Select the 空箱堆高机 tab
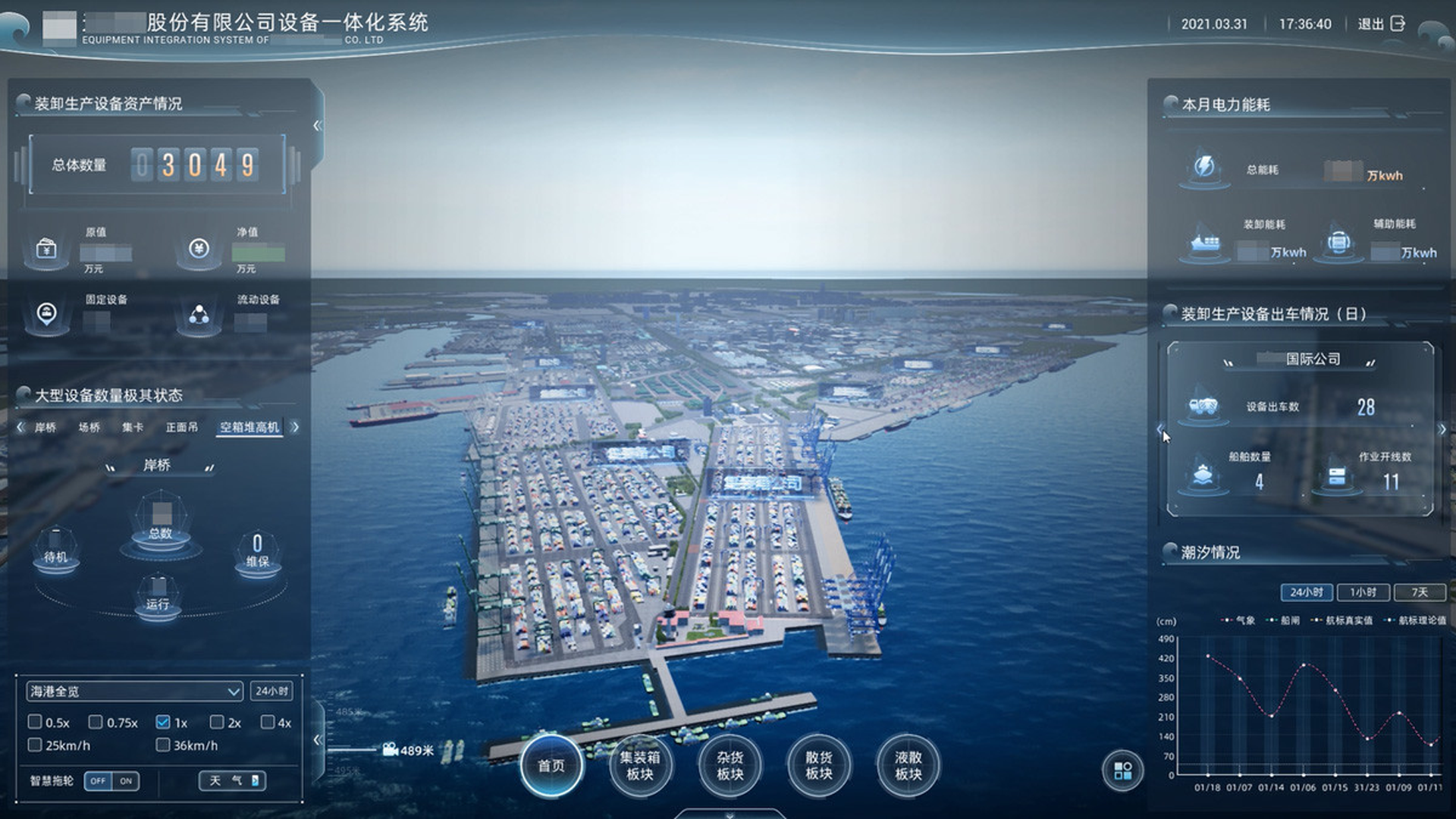The height and width of the screenshot is (819, 1456). (249, 428)
